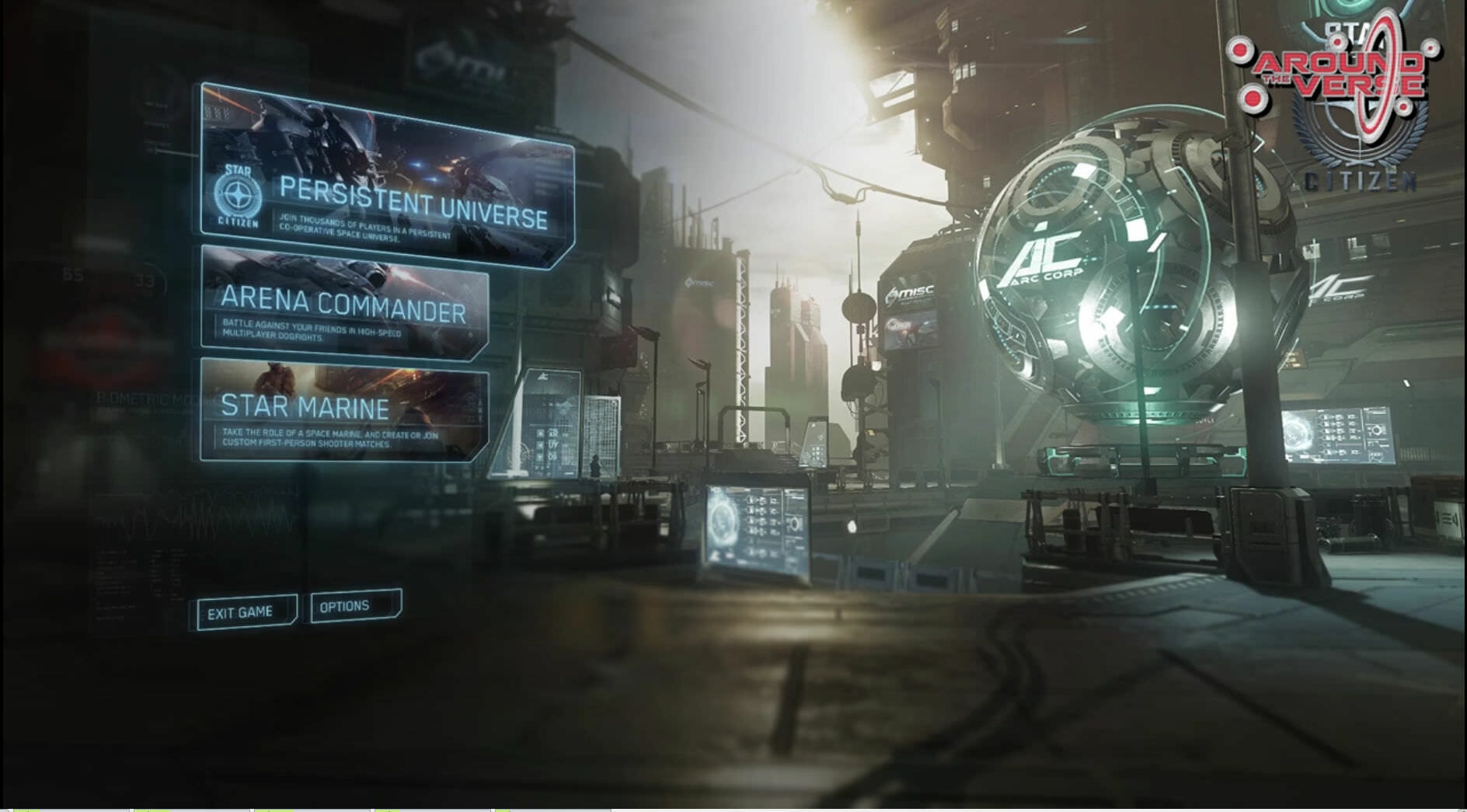Image resolution: width=1467 pixels, height=812 pixels.
Task: Choose the Star Marine mode
Action: (x=343, y=409)
